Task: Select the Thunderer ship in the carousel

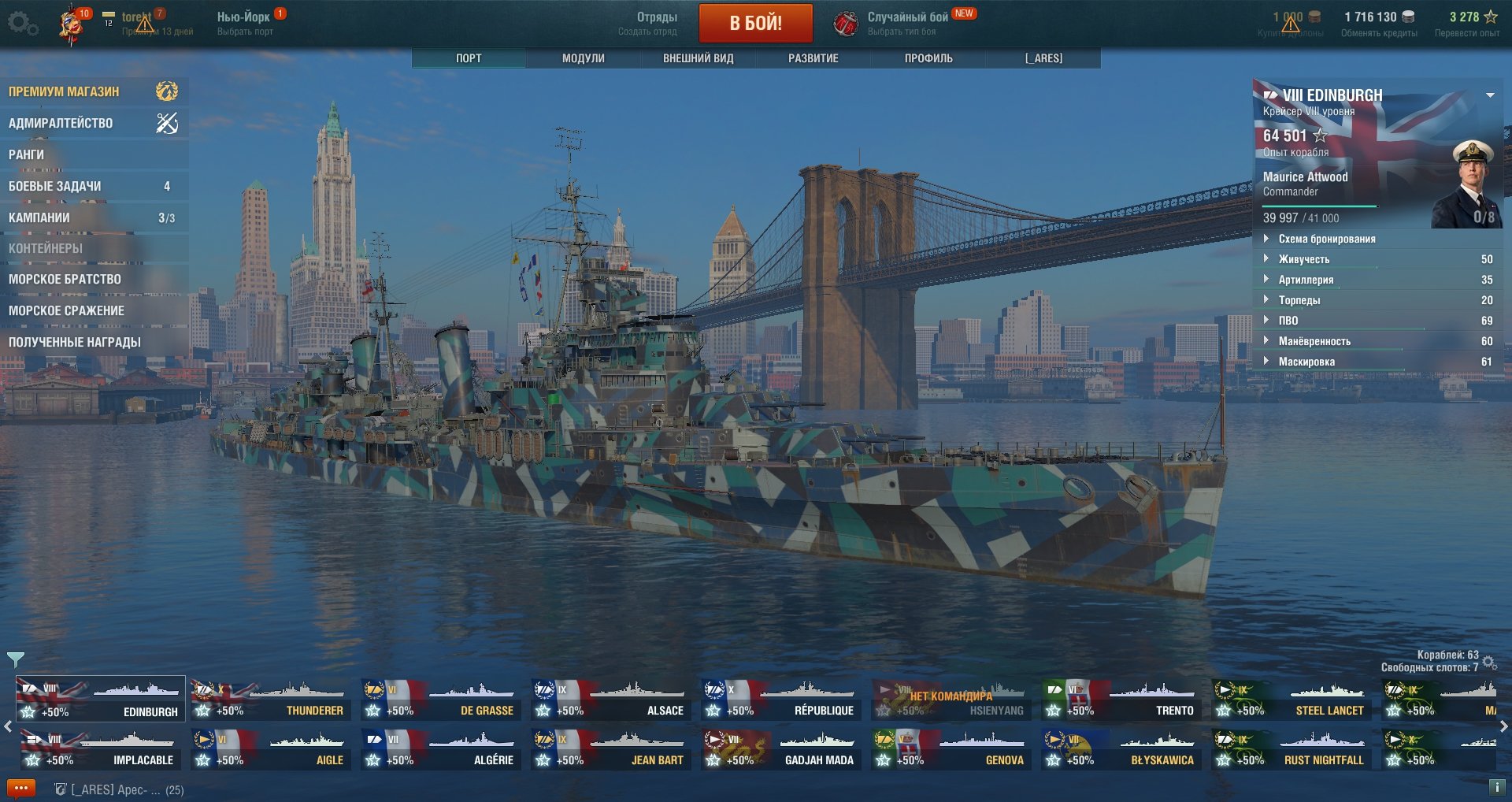Action: click(x=269, y=700)
